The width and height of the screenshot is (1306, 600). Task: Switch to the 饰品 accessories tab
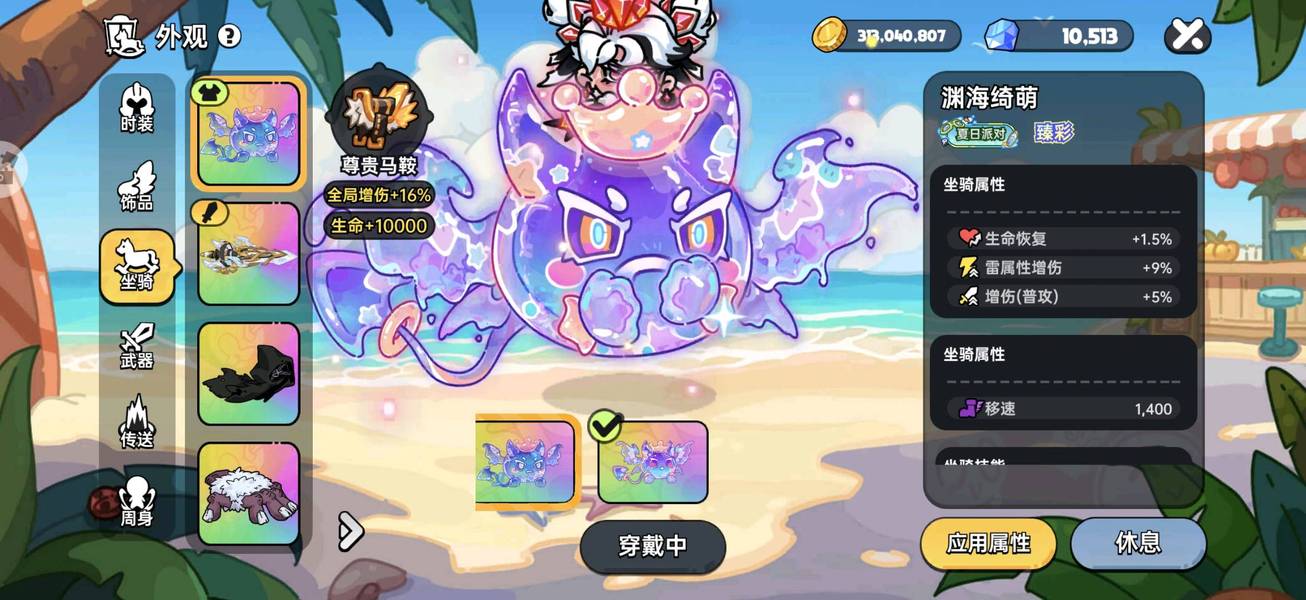point(137,186)
